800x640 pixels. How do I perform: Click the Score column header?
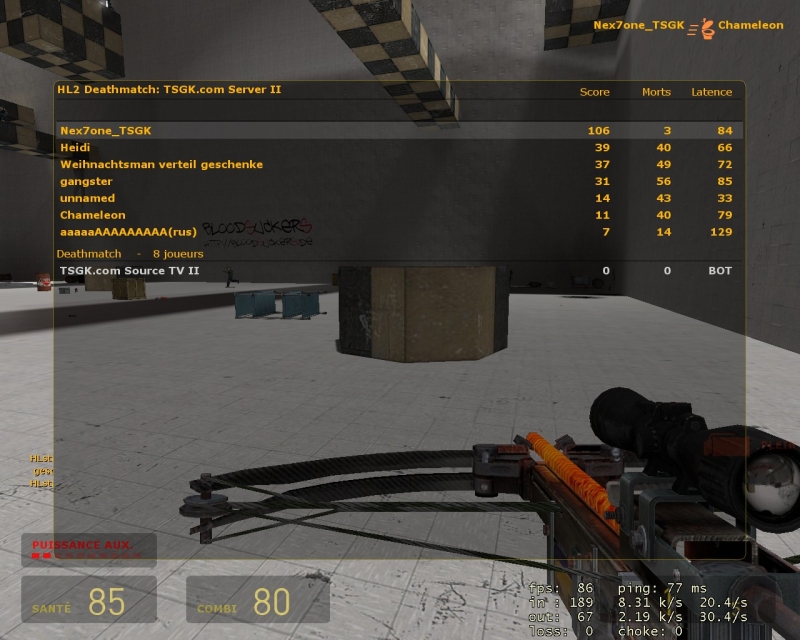[x=594, y=92]
